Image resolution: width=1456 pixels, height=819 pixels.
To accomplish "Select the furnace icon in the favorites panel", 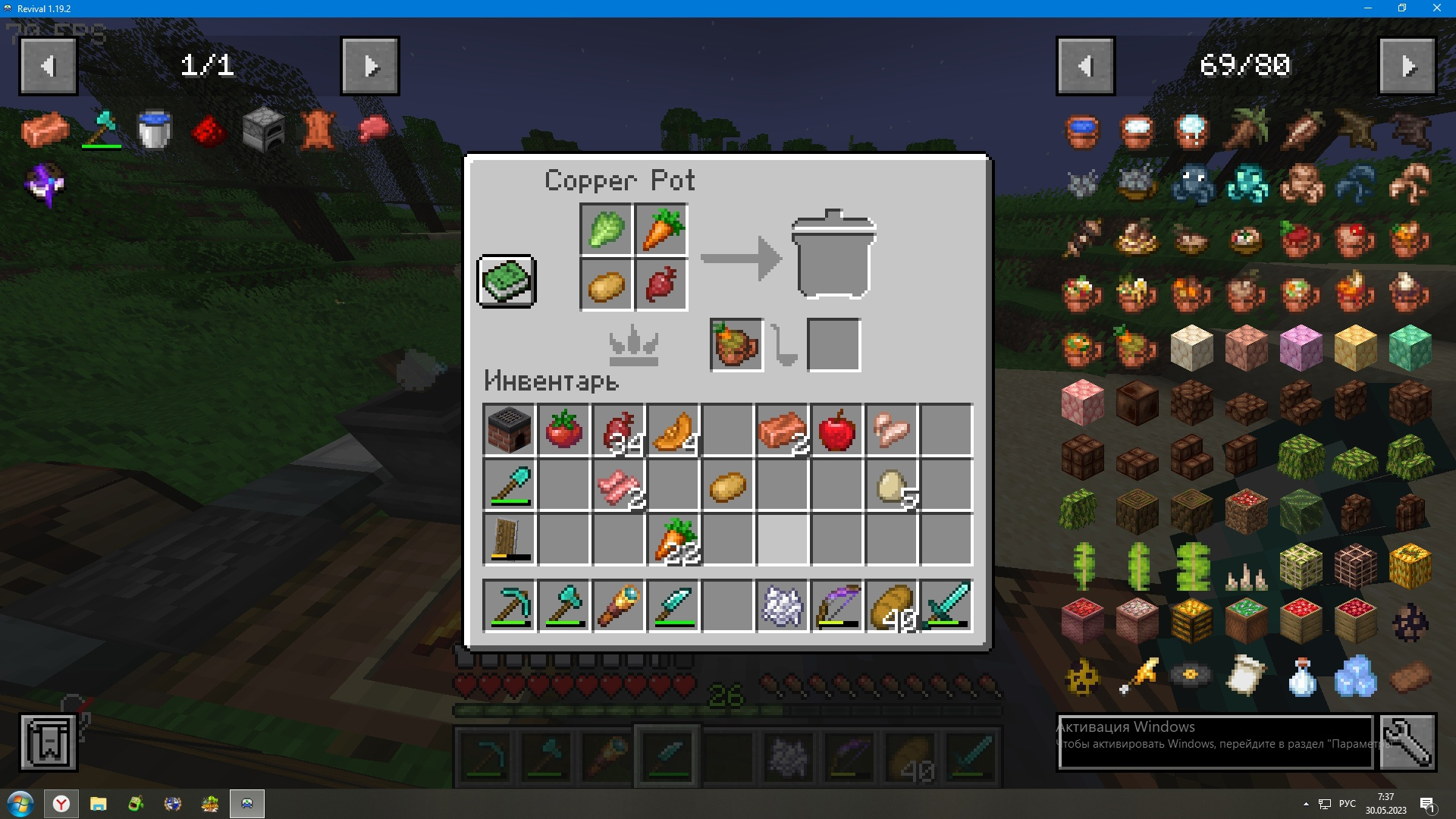I will (x=262, y=129).
